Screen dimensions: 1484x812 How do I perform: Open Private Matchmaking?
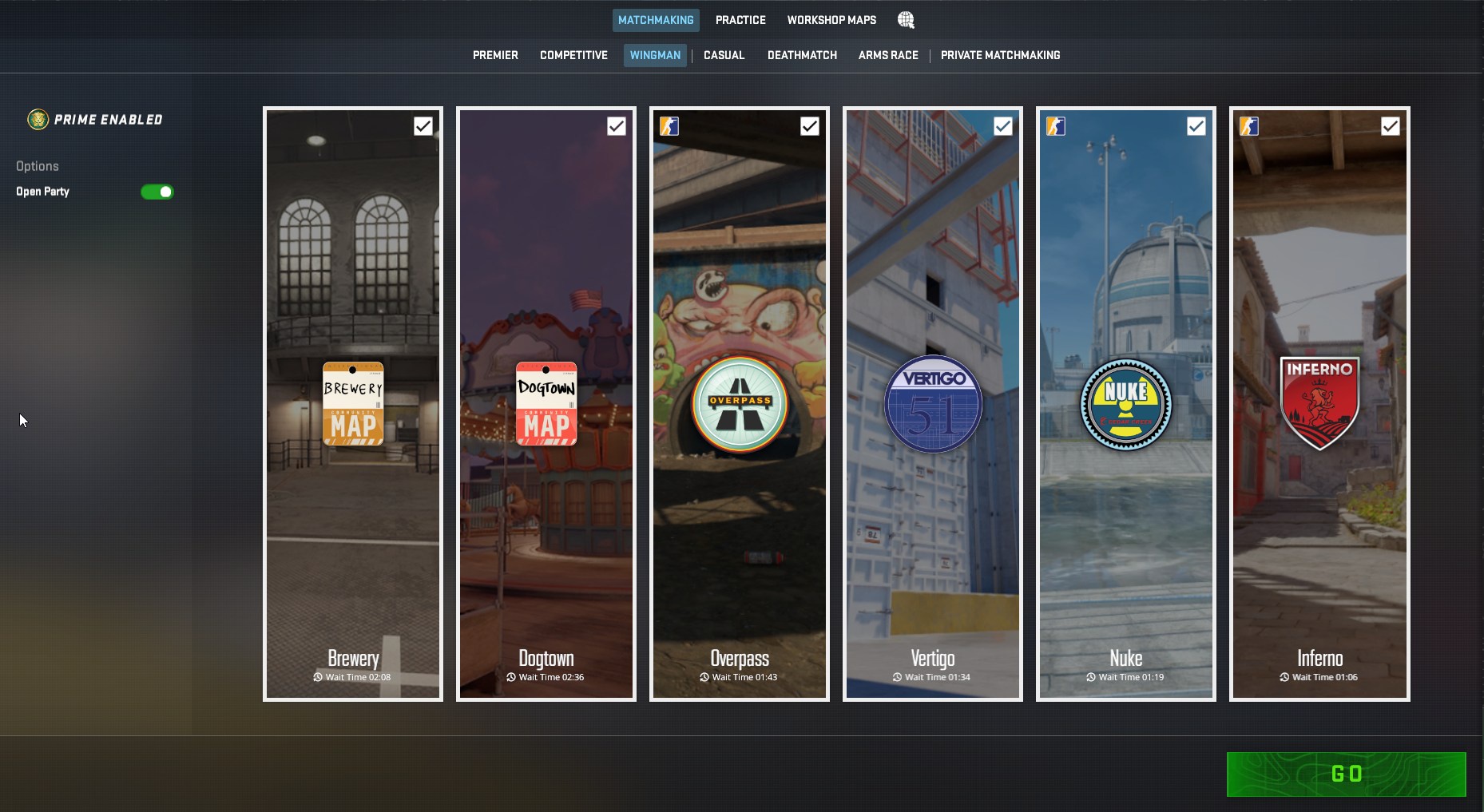pyautogui.click(x=1000, y=55)
